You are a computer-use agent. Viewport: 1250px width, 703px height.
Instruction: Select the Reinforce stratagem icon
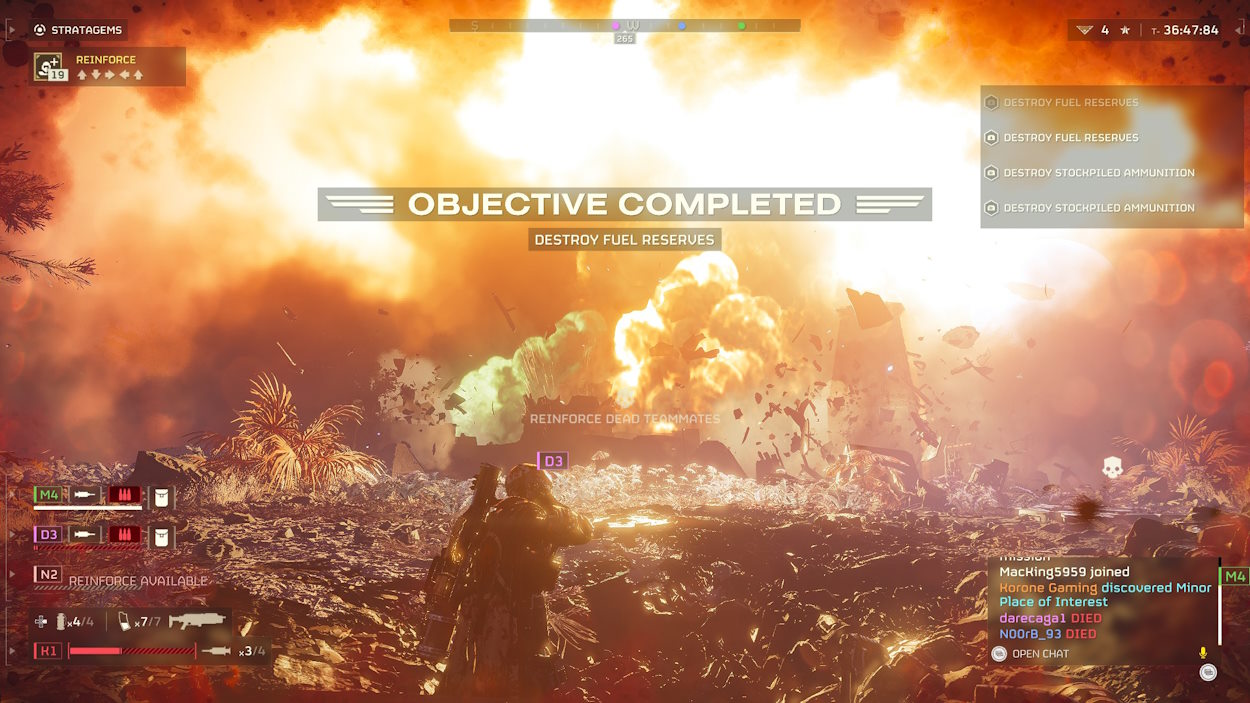pyautogui.click(x=49, y=66)
